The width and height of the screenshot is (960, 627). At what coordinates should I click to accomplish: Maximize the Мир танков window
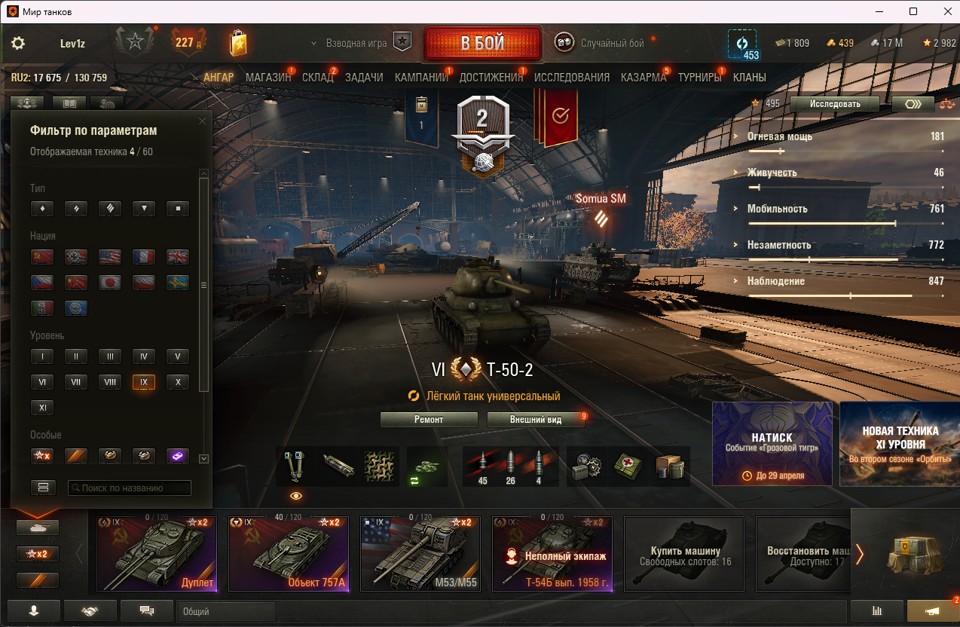(913, 11)
